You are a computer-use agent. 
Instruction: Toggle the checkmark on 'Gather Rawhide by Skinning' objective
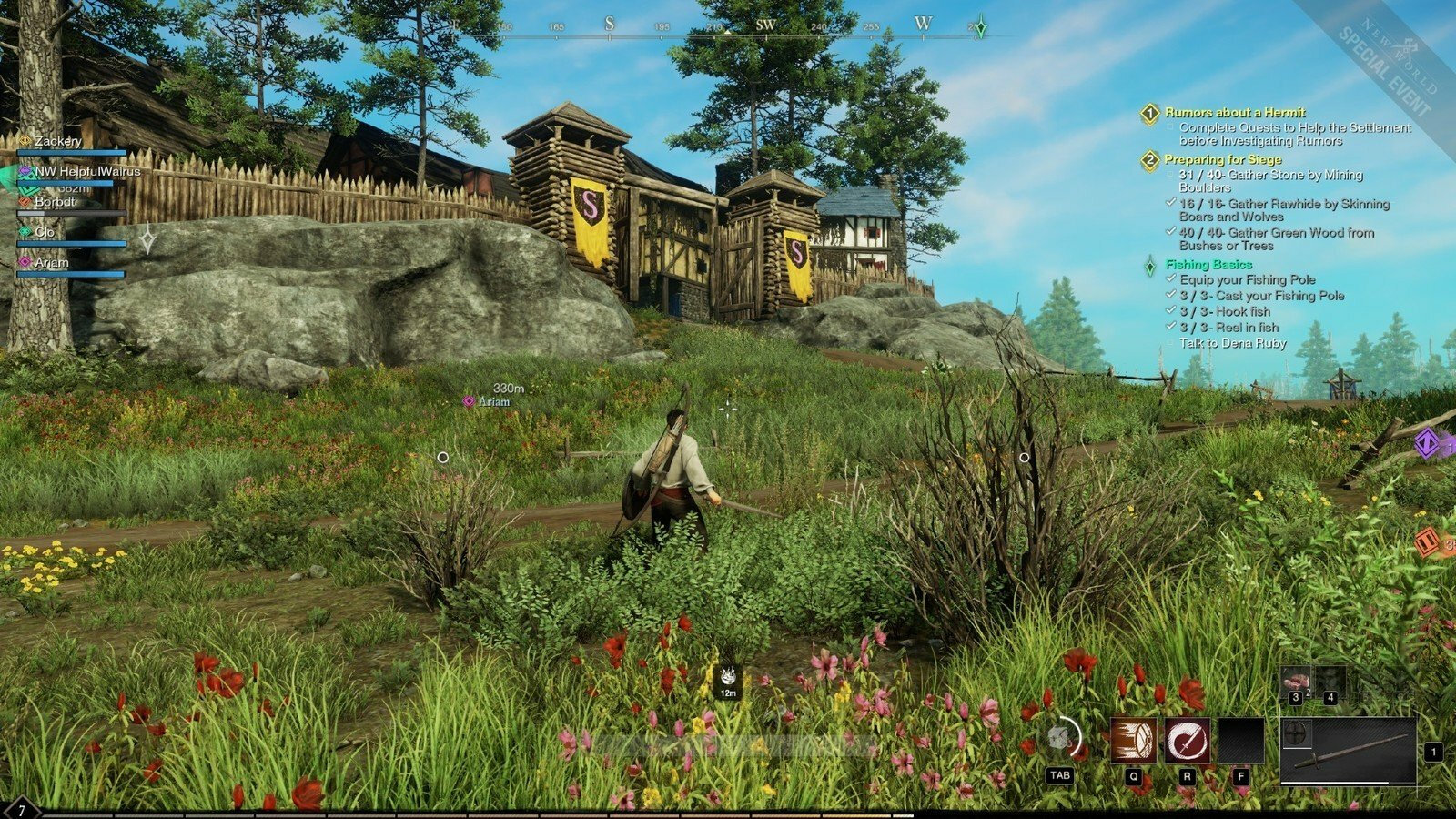coord(1171,204)
